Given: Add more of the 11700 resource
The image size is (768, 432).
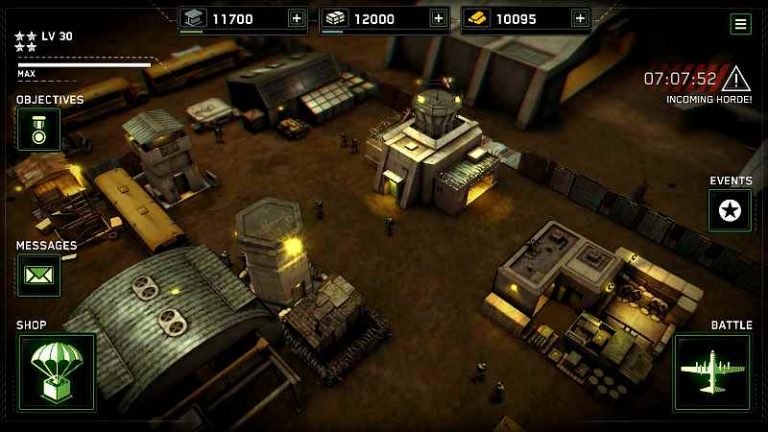Looking at the screenshot, I should [296, 18].
